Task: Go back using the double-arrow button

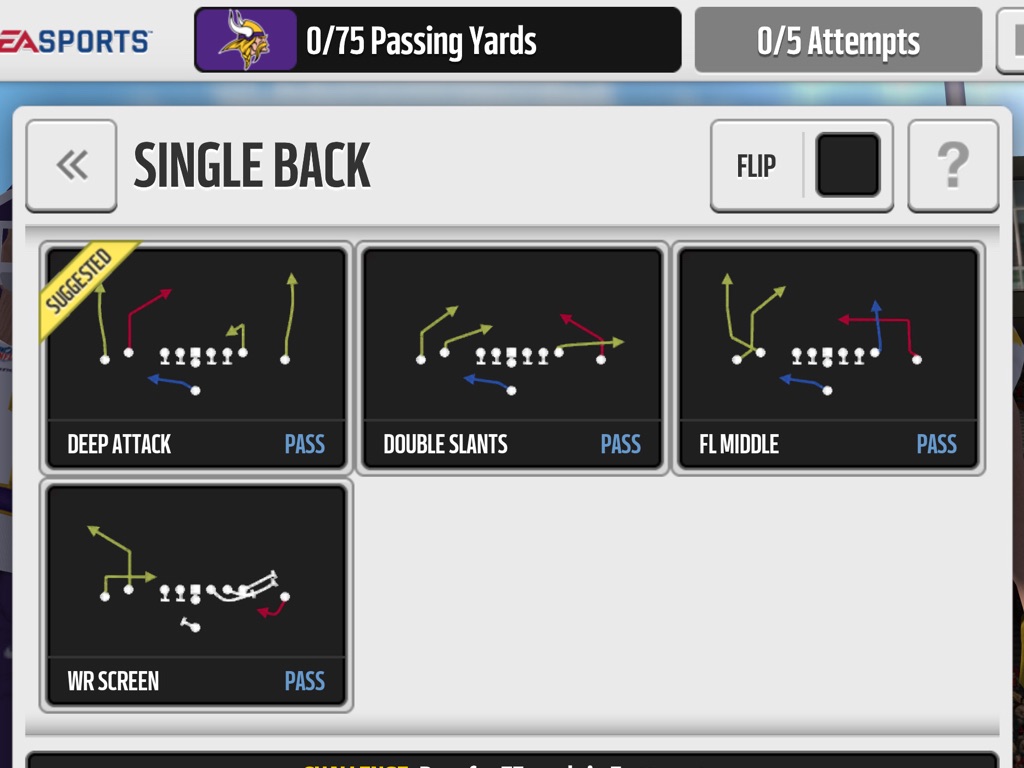Action: coord(71,166)
